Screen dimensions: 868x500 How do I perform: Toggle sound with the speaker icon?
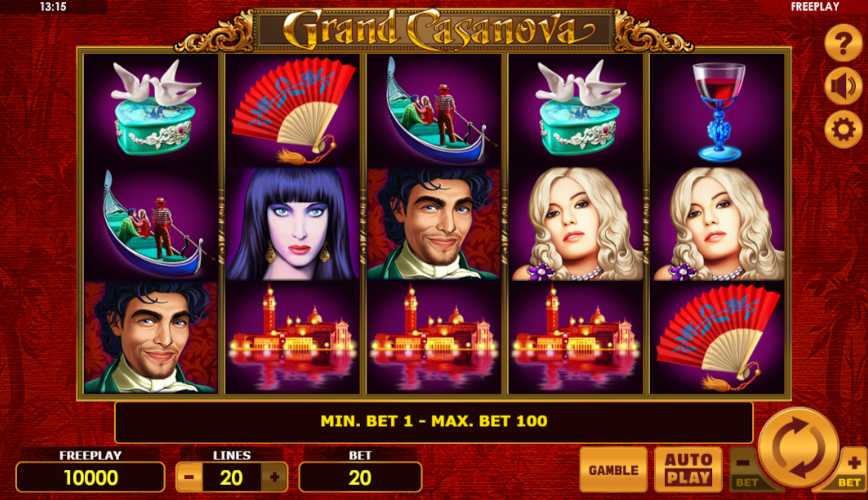(843, 87)
